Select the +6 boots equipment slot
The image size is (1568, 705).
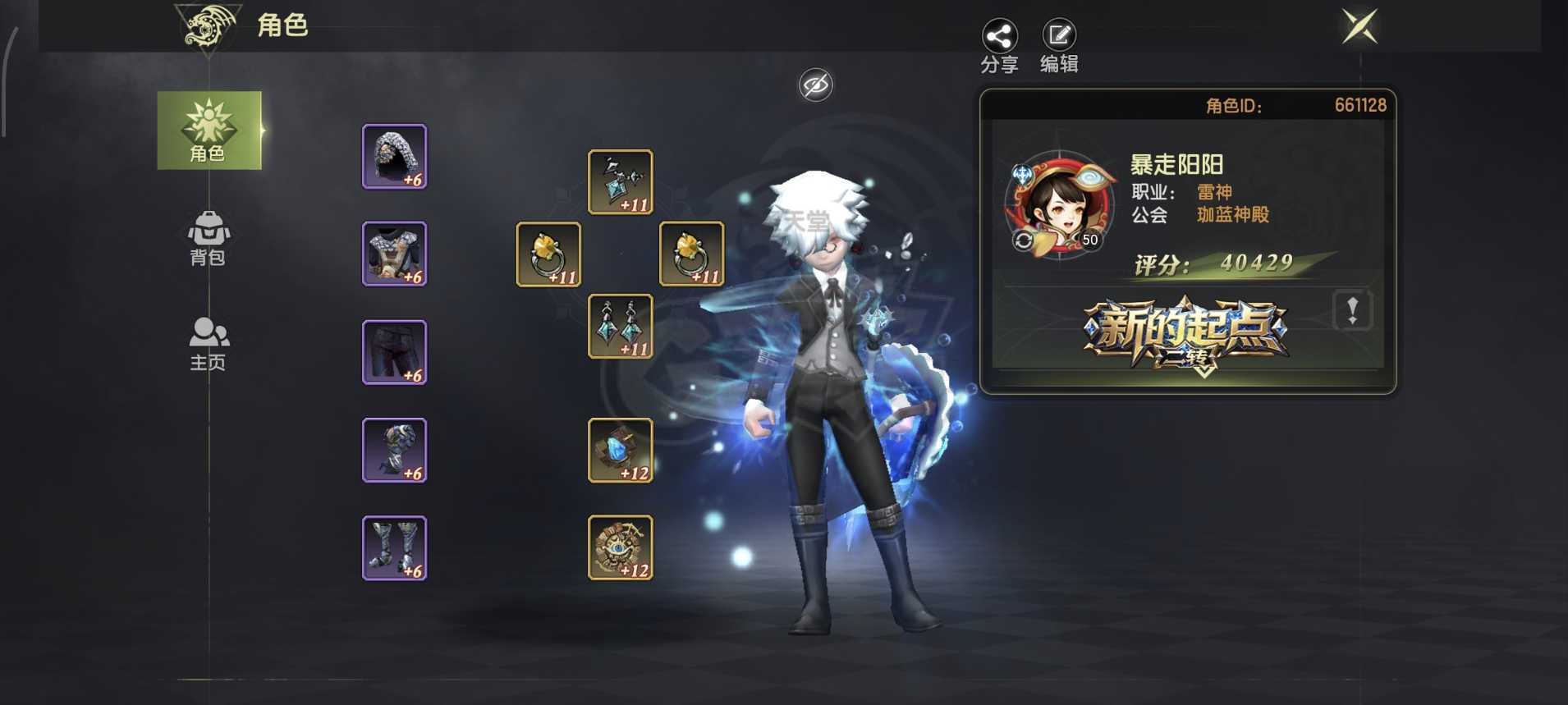(394, 547)
